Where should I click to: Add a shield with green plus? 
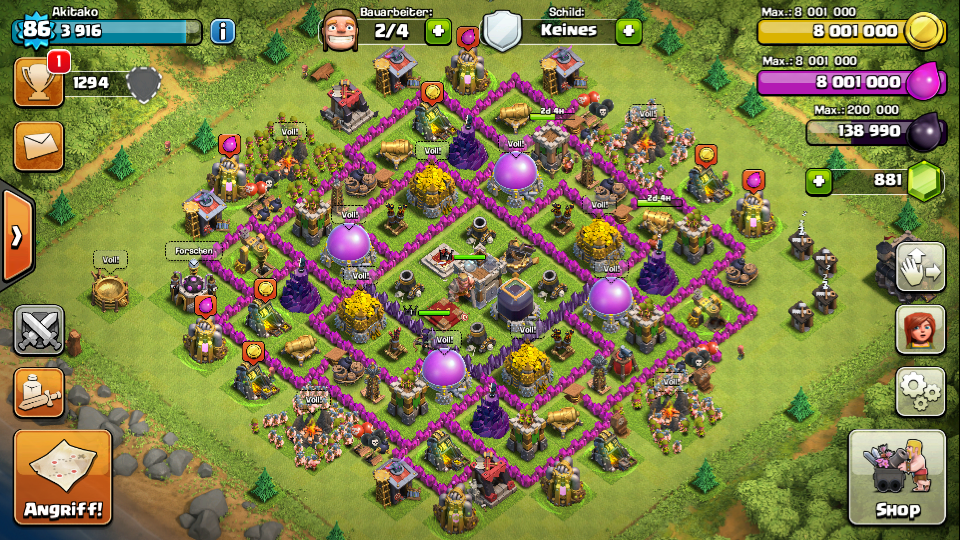[x=628, y=31]
